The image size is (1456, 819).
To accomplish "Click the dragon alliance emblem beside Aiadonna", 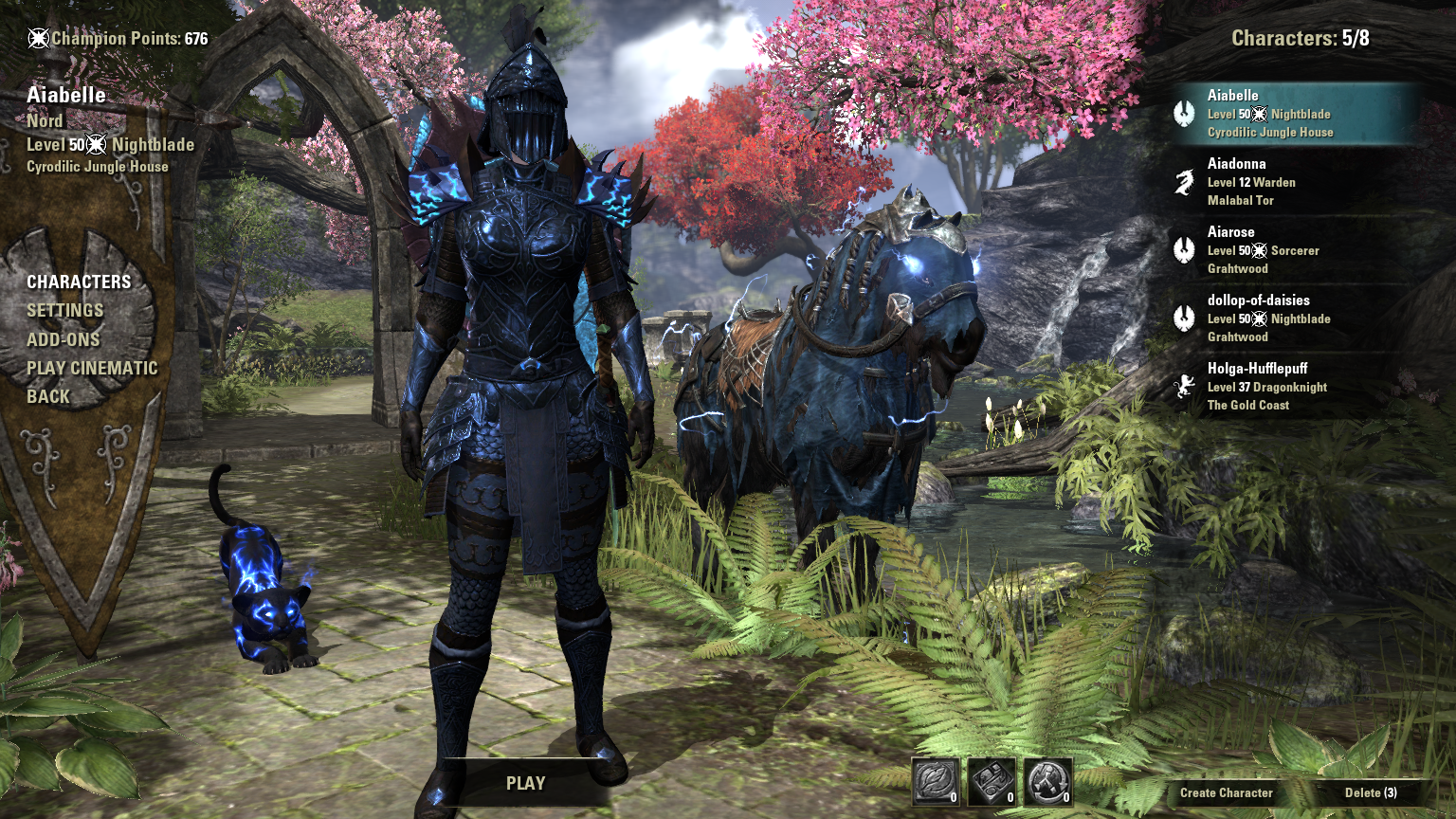I will (x=1185, y=181).
